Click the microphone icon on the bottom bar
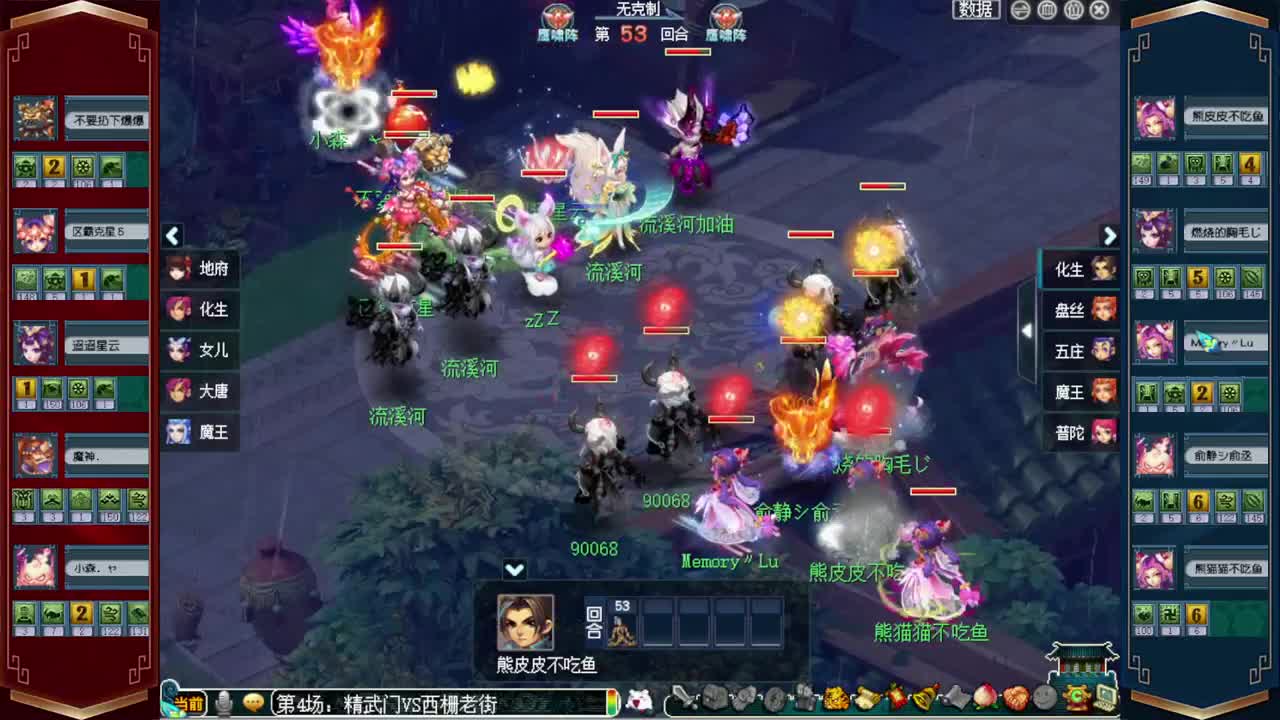This screenshot has height=720, width=1280. (x=222, y=700)
